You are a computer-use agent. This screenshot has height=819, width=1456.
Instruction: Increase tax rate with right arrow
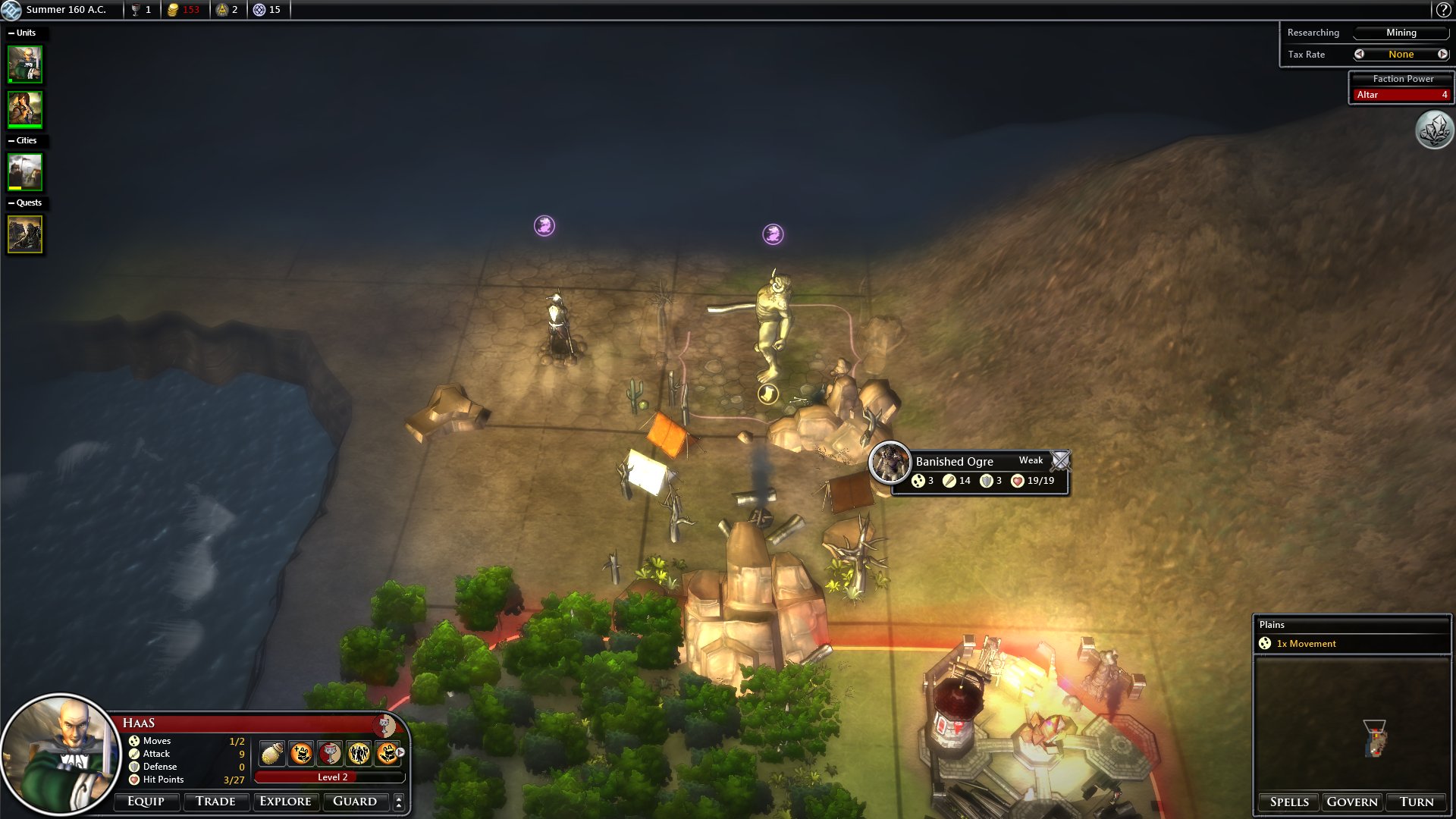(x=1442, y=54)
